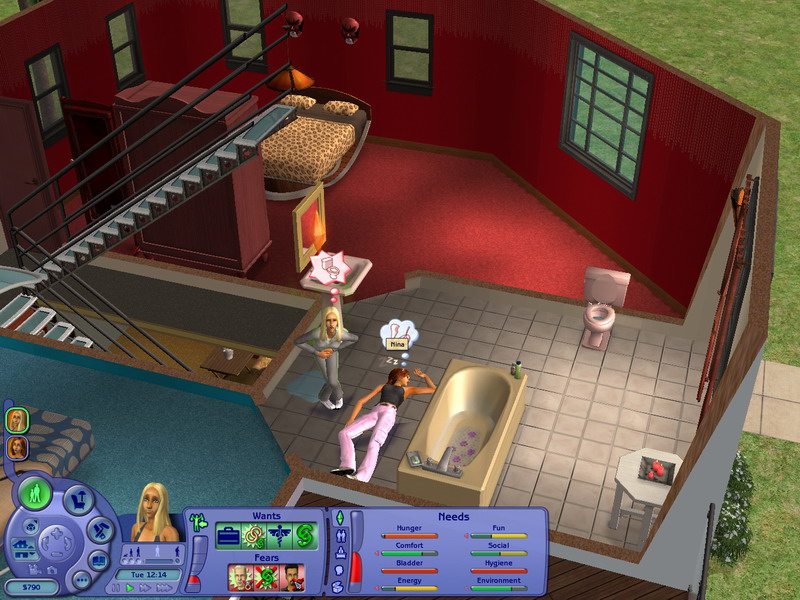This screenshot has height=600, width=800.
Task: Click the briefcase want icon
Action: [228, 535]
